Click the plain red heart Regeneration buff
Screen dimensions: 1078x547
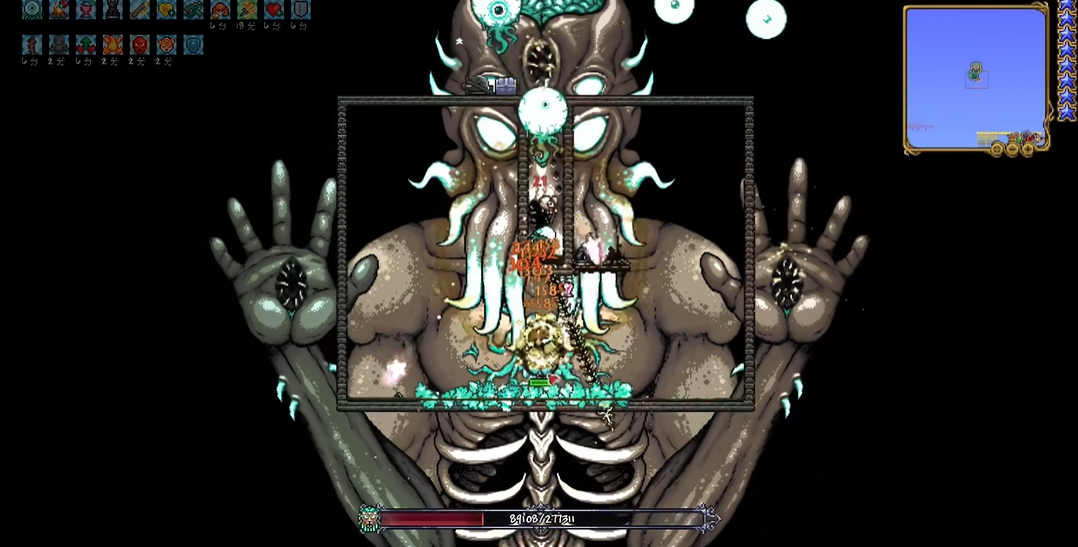274,9
